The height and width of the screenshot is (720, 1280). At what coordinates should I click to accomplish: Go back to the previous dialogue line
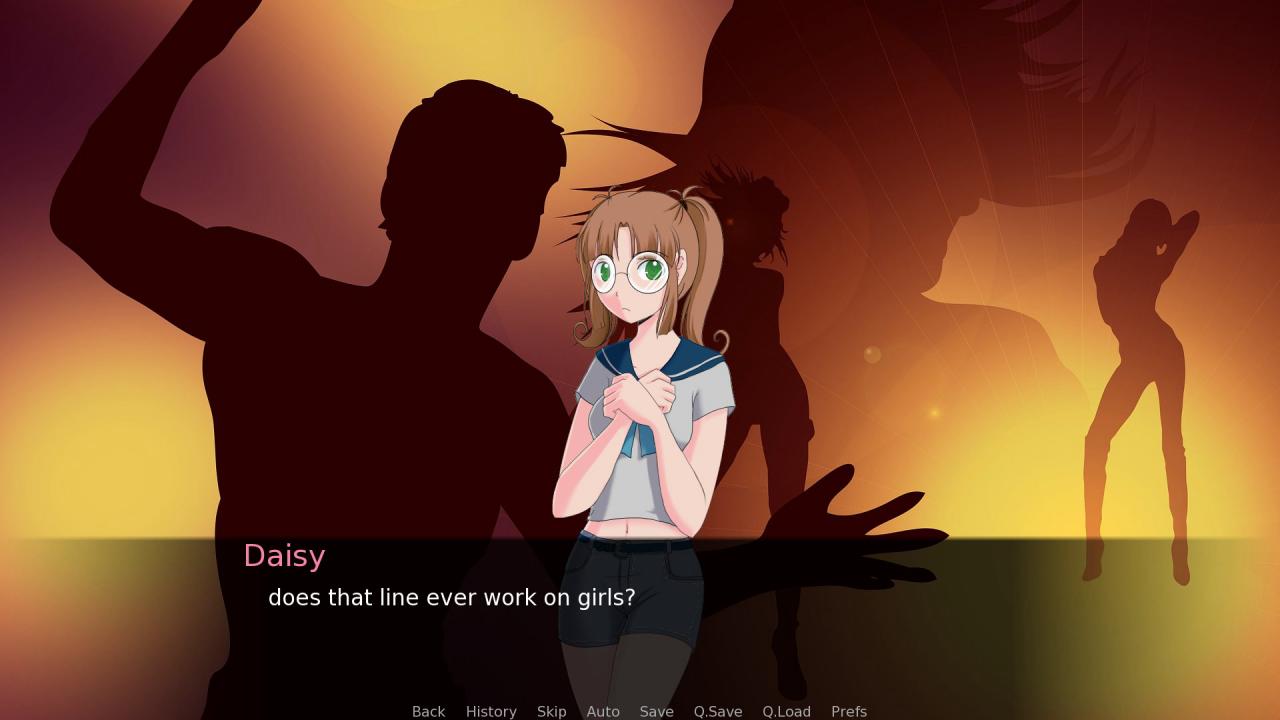pos(428,711)
